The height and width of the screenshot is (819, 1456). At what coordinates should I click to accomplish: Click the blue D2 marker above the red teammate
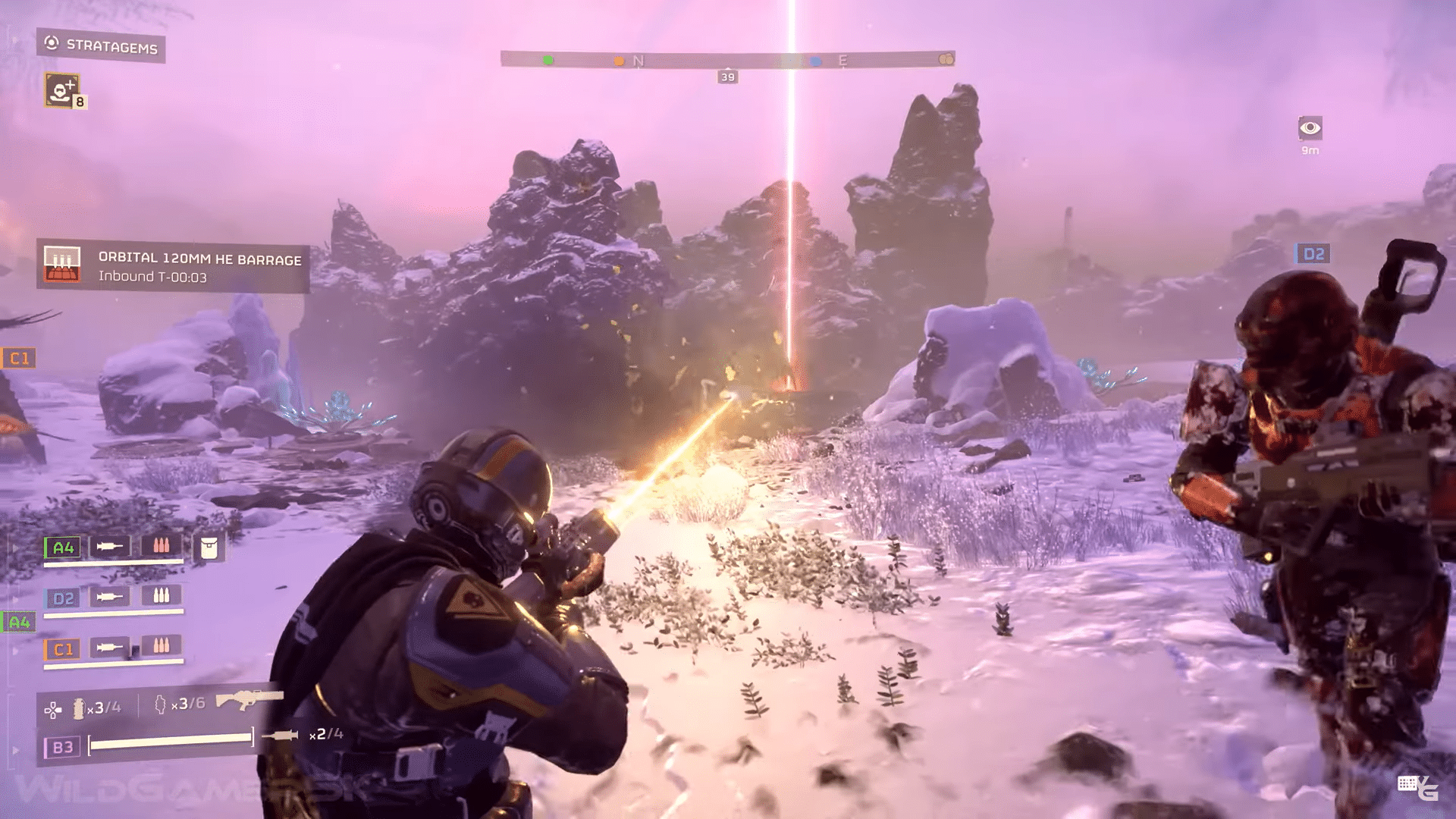tap(1313, 253)
